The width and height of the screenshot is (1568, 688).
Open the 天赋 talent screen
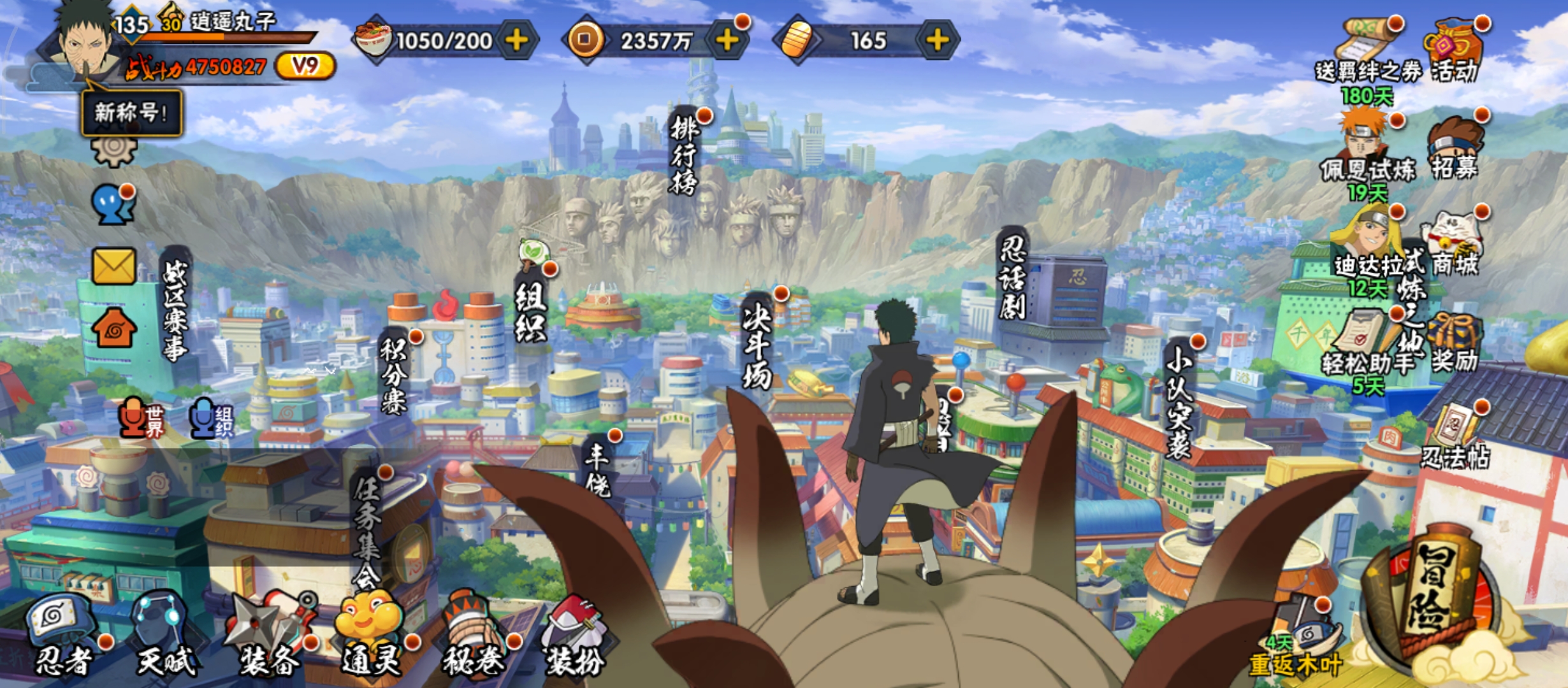pyautogui.click(x=164, y=634)
